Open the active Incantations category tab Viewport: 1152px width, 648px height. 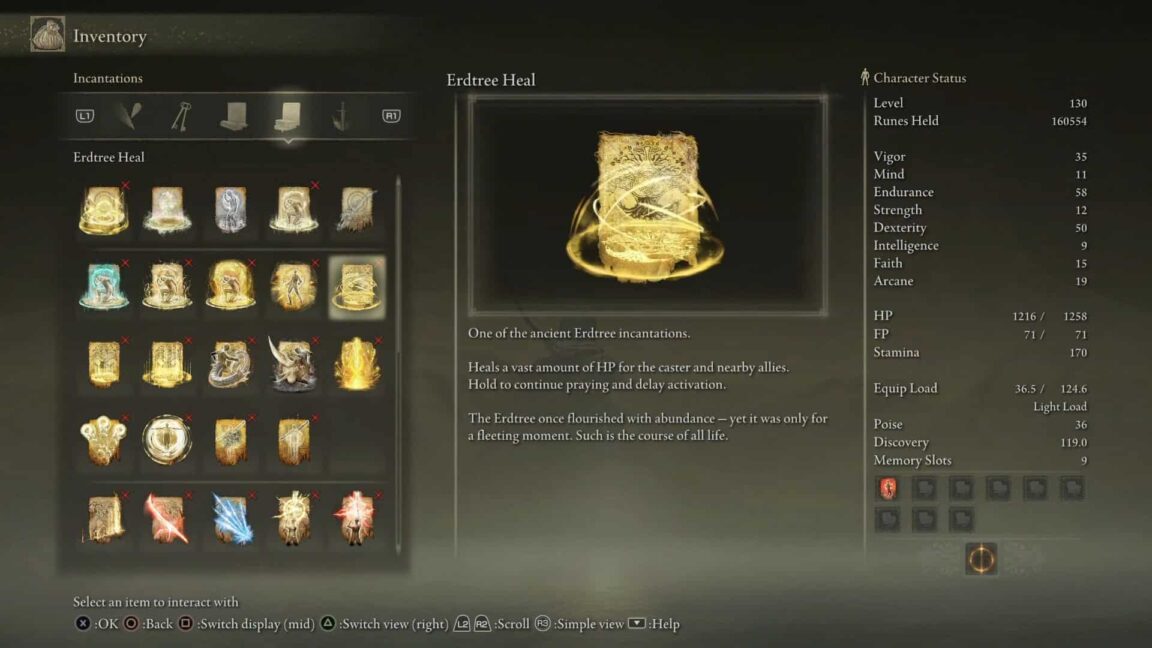[287, 116]
